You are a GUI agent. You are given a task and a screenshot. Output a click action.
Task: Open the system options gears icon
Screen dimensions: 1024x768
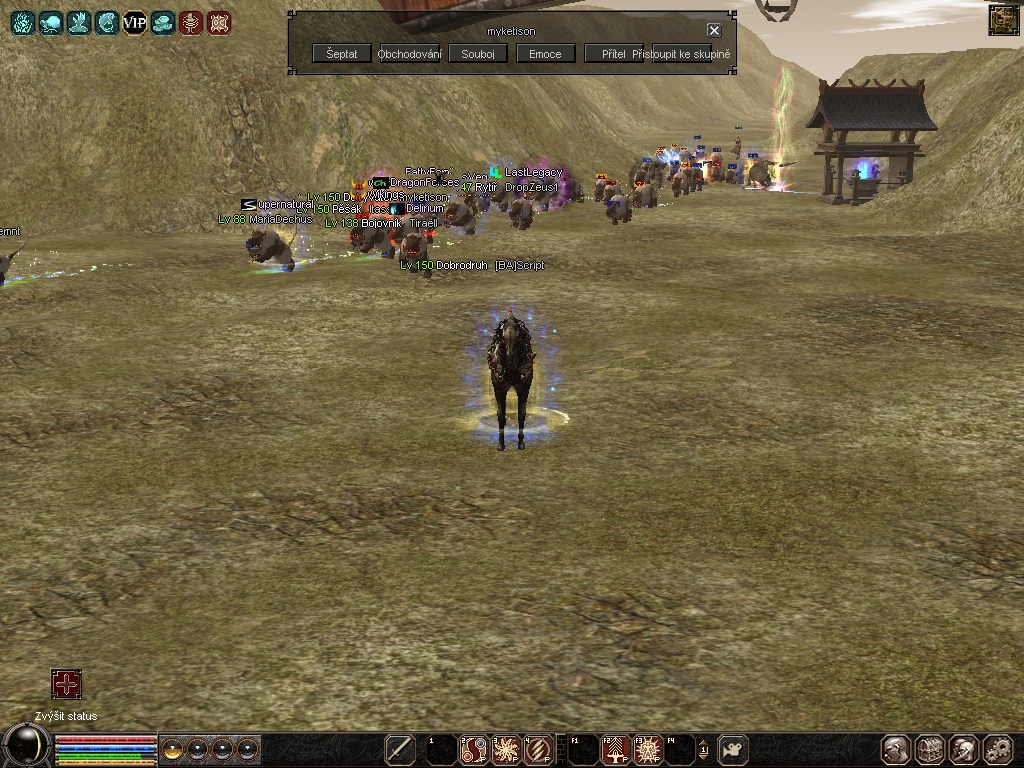coord(998,749)
